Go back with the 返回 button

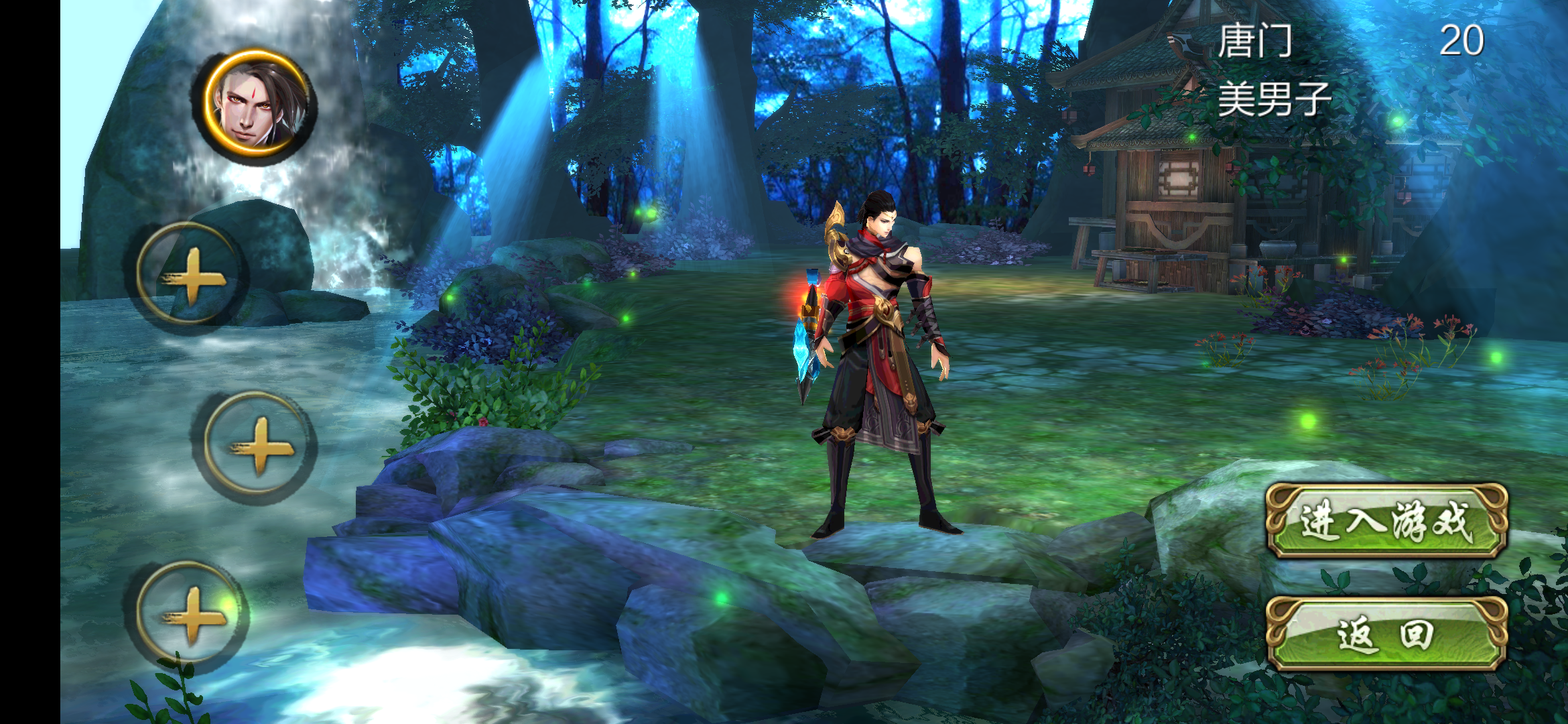(x=1386, y=633)
